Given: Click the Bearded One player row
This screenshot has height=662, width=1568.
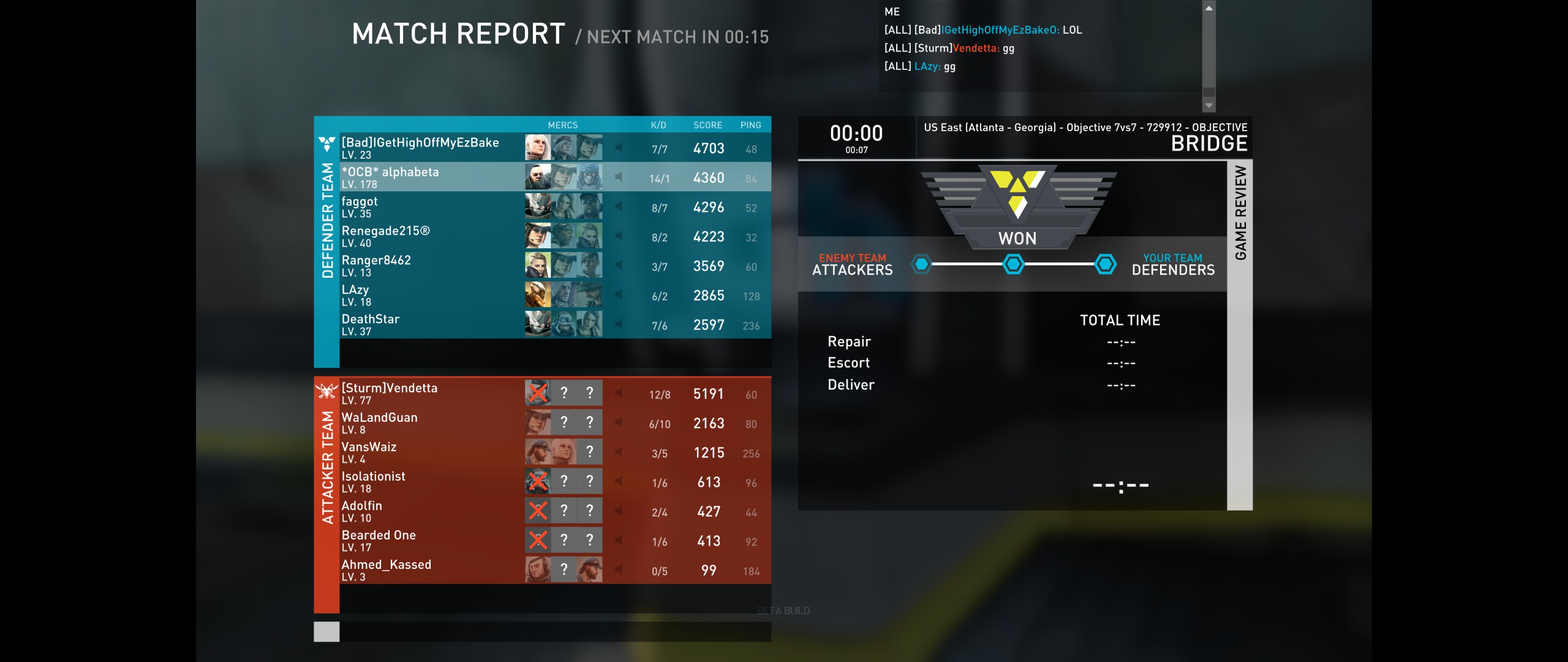Looking at the screenshot, I should pyautogui.click(x=429, y=540).
